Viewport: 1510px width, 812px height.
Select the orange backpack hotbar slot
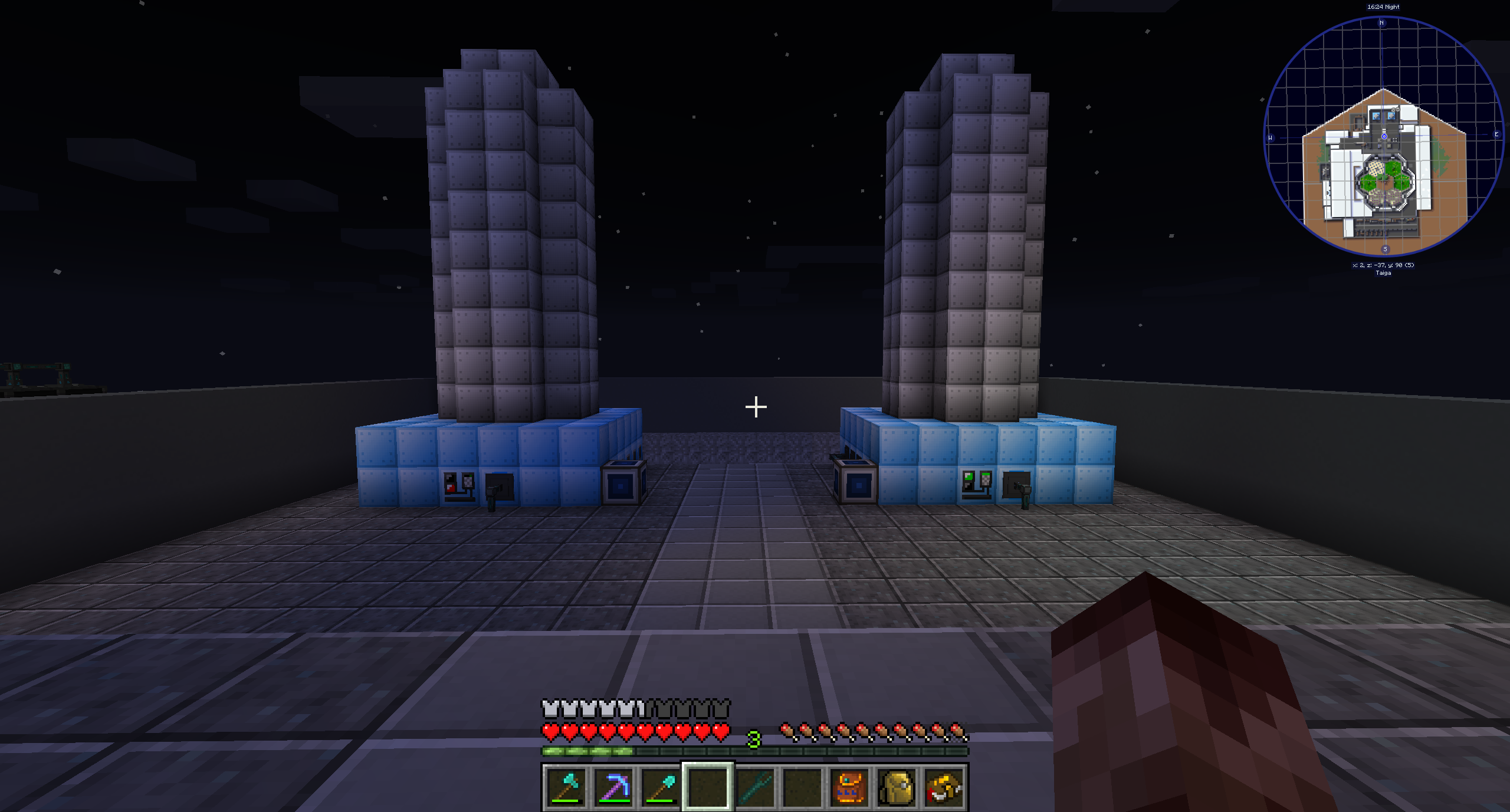pos(849,787)
